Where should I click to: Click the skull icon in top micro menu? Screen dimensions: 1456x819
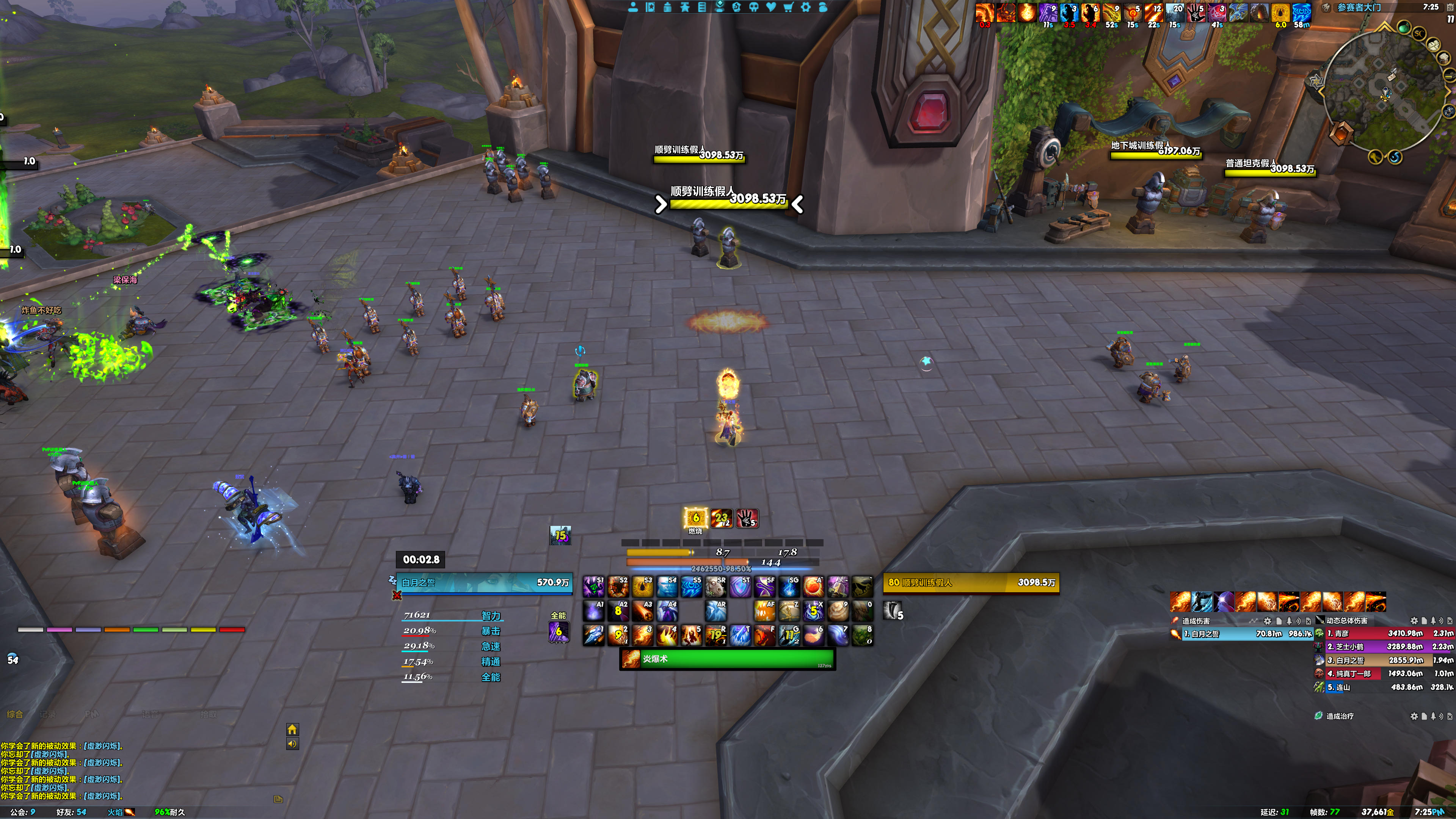[754, 7]
